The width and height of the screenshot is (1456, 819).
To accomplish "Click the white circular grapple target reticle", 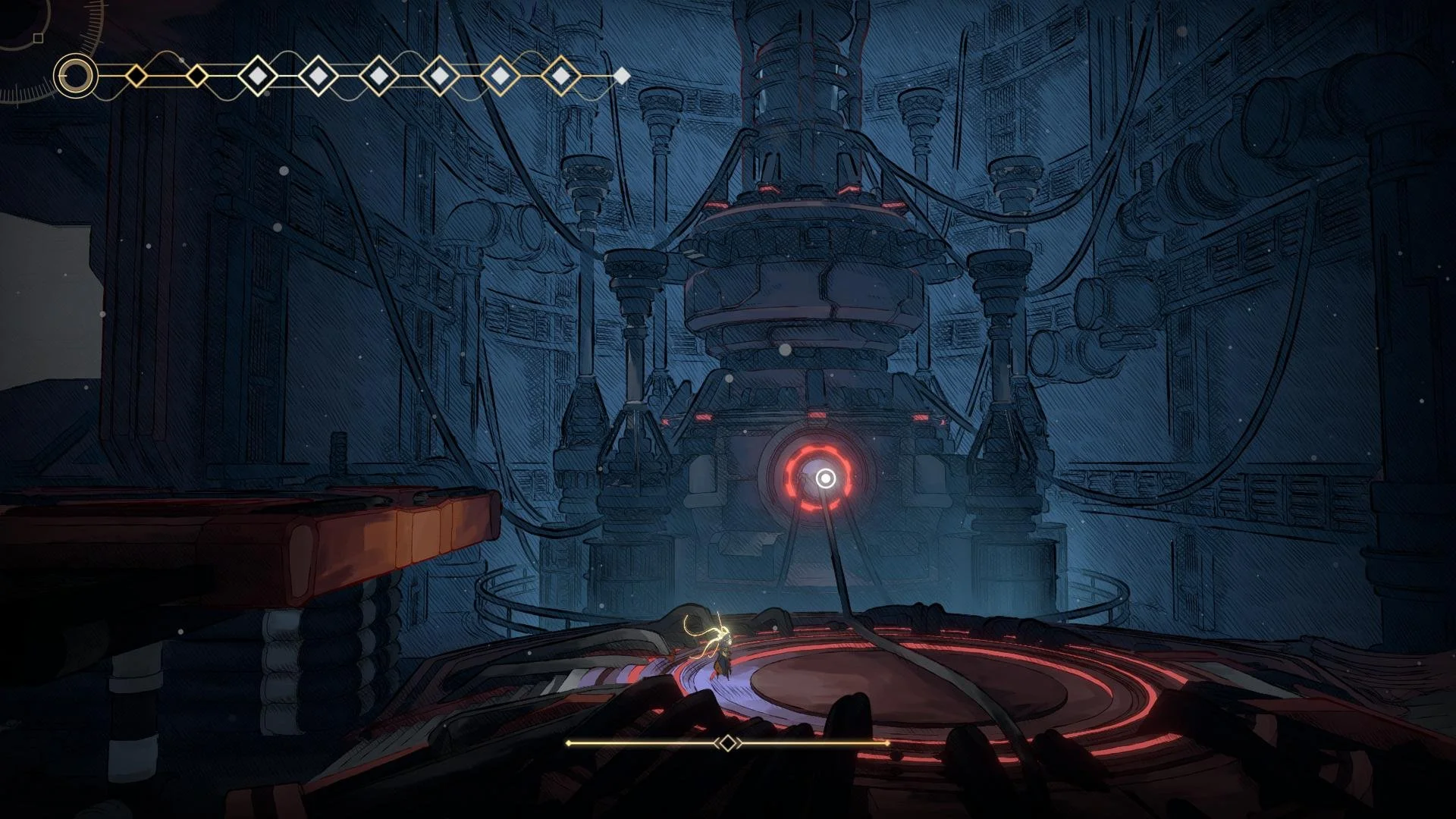I will point(826,479).
